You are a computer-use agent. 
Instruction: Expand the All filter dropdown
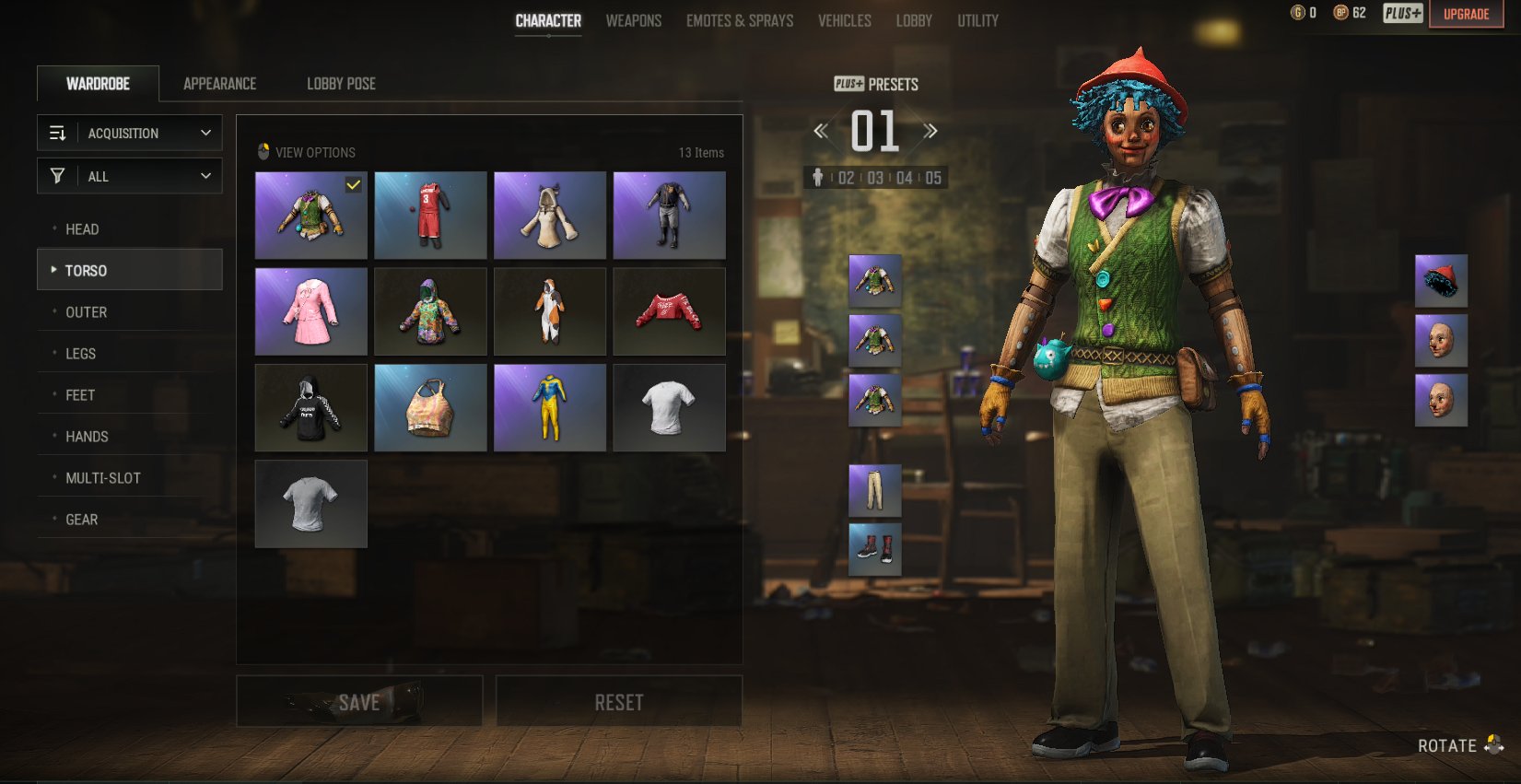click(130, 176)
